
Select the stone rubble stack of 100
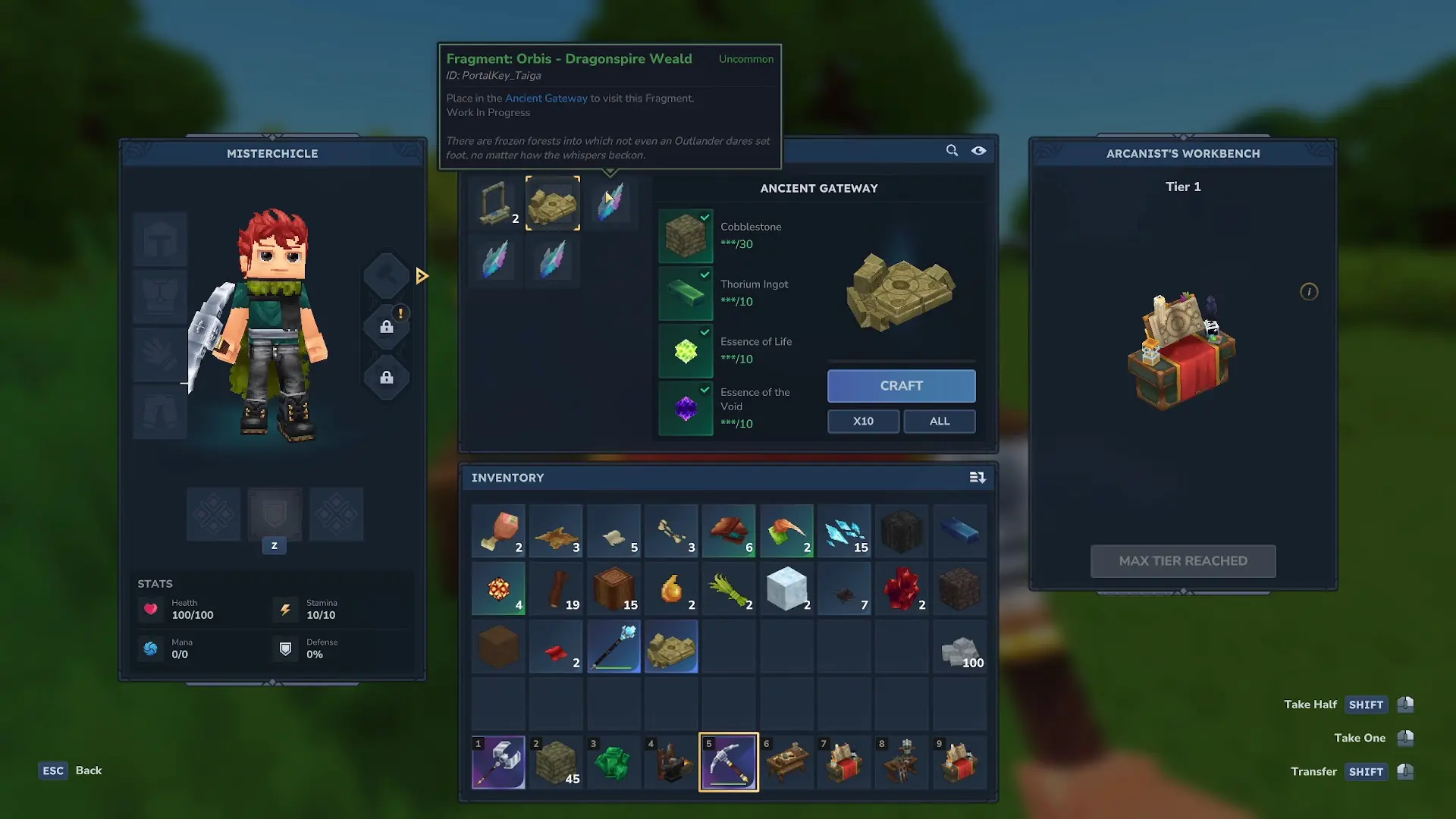959,648
